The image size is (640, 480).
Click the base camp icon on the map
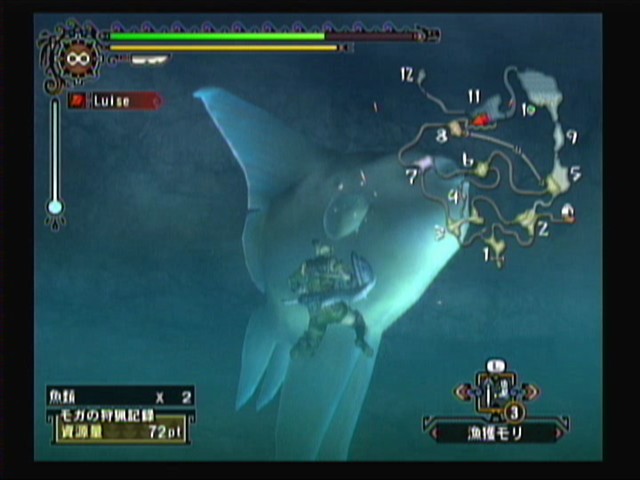click(x=568, y=211)
